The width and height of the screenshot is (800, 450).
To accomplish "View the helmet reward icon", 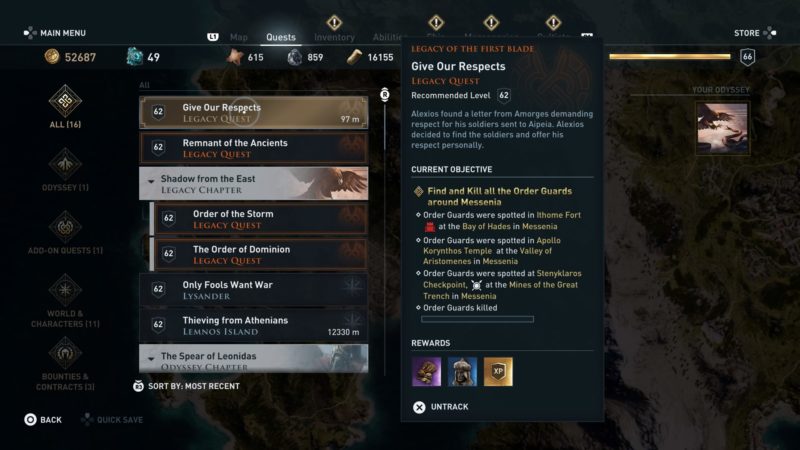I will 462,372.
